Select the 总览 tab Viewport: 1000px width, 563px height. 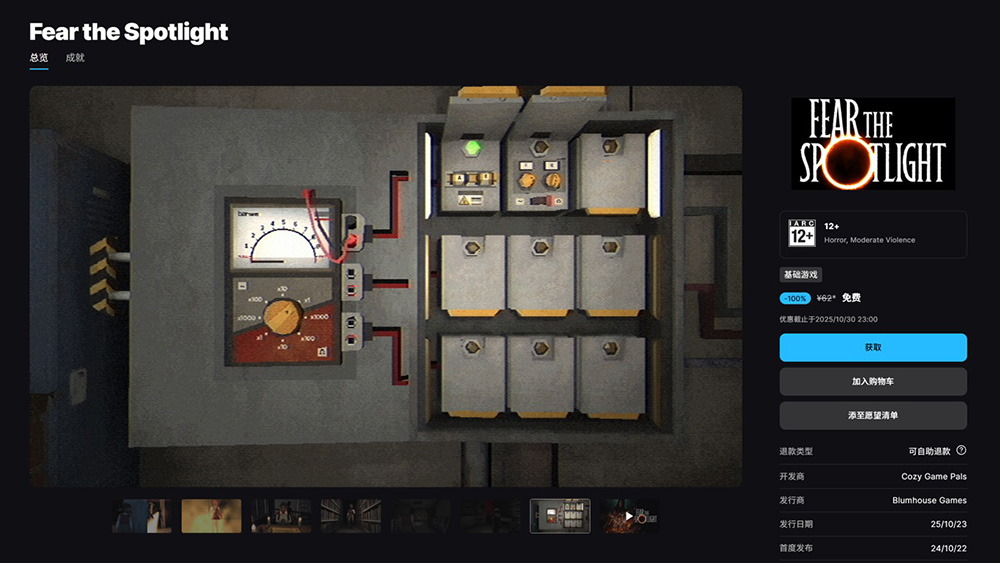pos(39,58)
